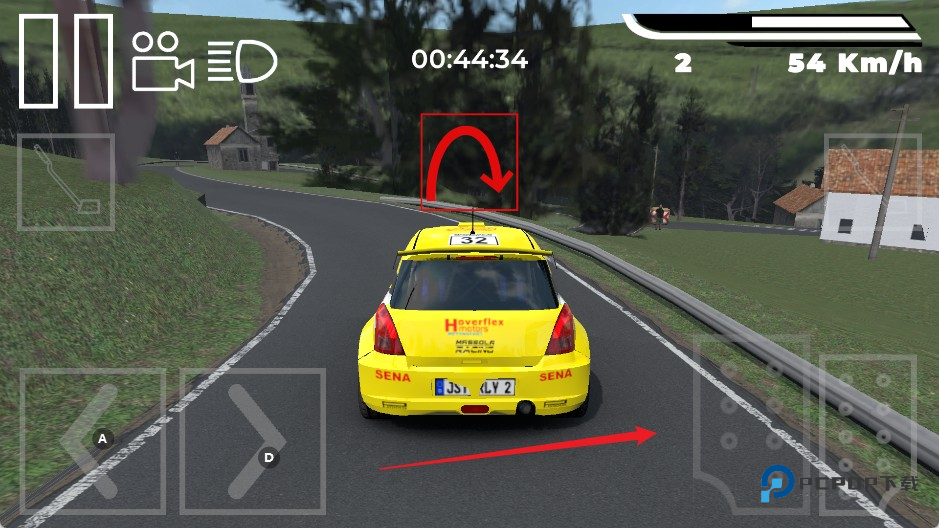
Task: Steer right with the D arrow
Action: coord(253,442)
